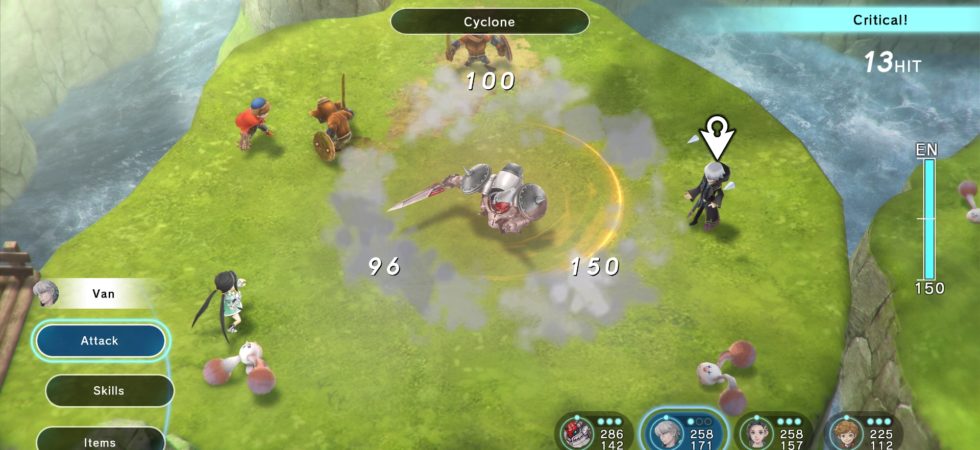980x450 pixels.
Task: Select the silver-haired party member portrait
Action: [664, 431]
